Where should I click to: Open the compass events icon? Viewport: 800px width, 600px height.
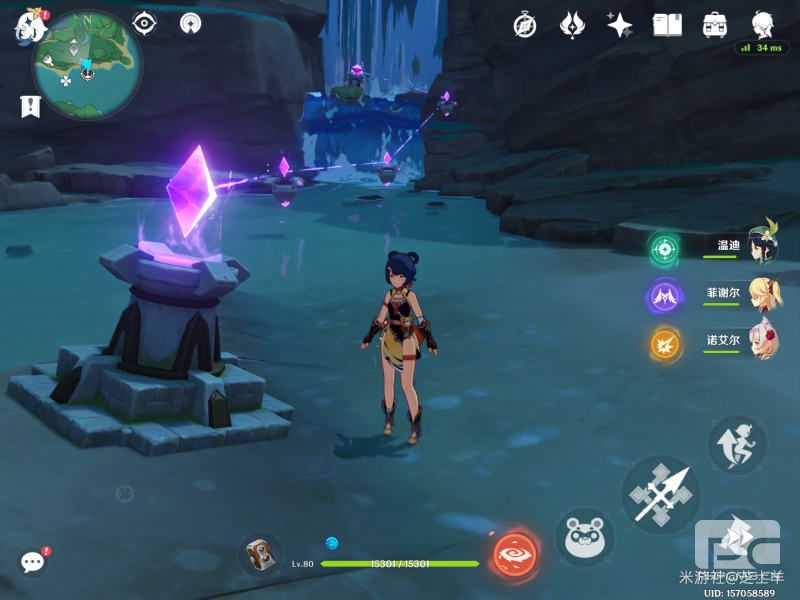click(x=525, y=25)
